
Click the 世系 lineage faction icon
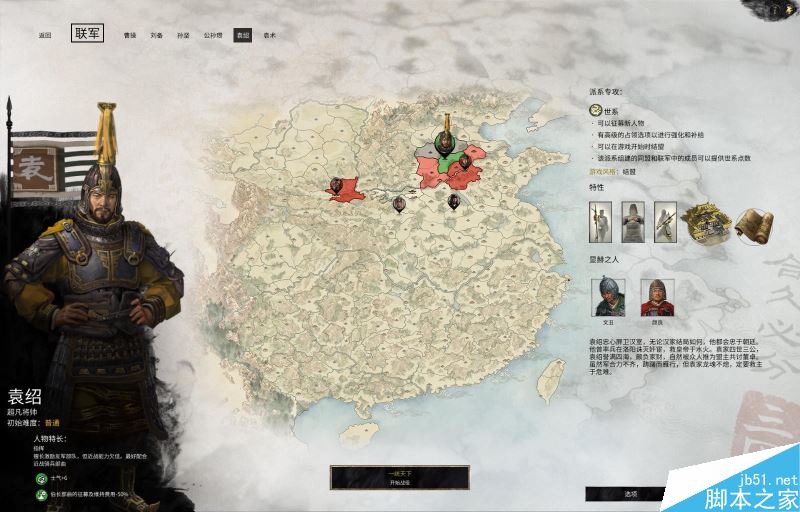point(596,111)
